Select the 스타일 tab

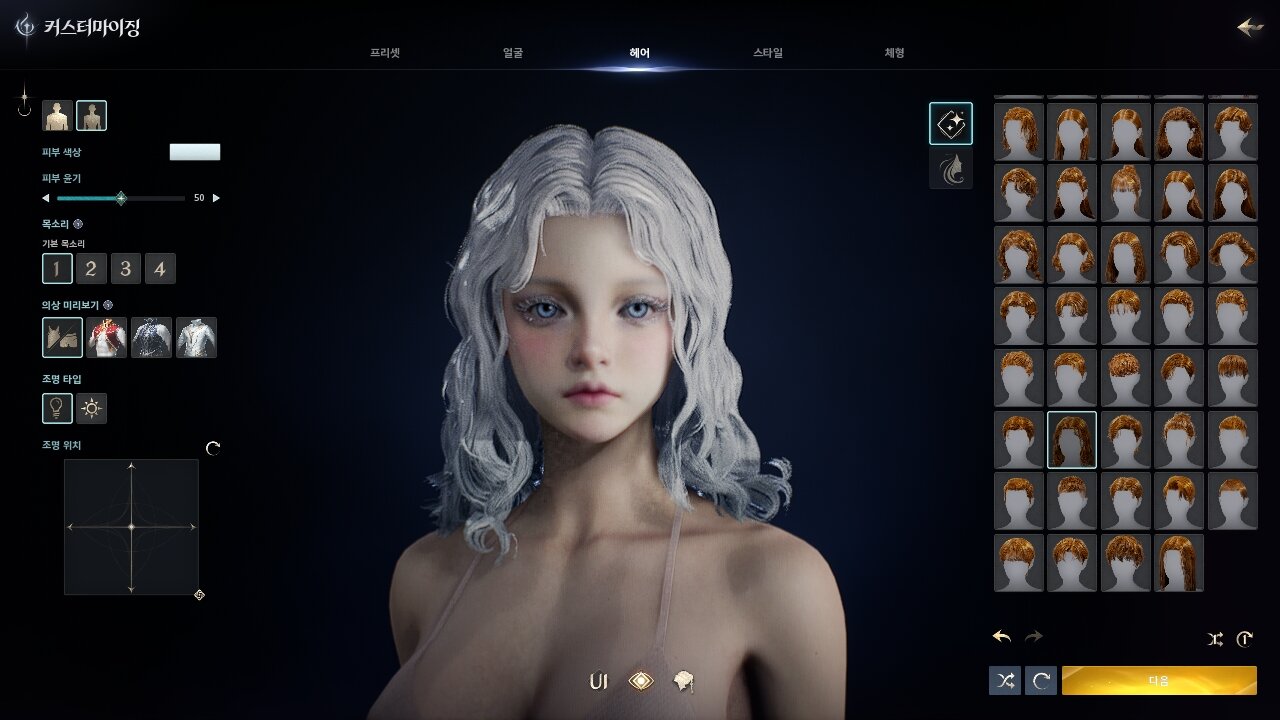(768, 53)
